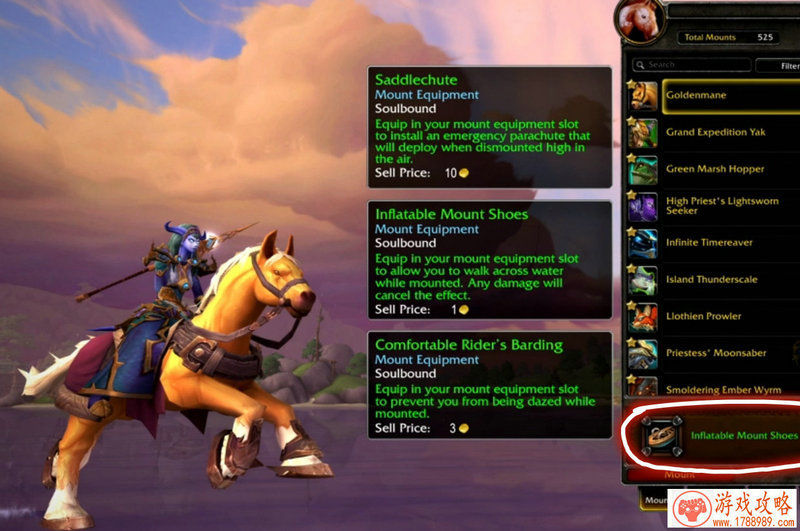The image size is (800, 531).
Task: Click the mount search box
Action: 696,65
